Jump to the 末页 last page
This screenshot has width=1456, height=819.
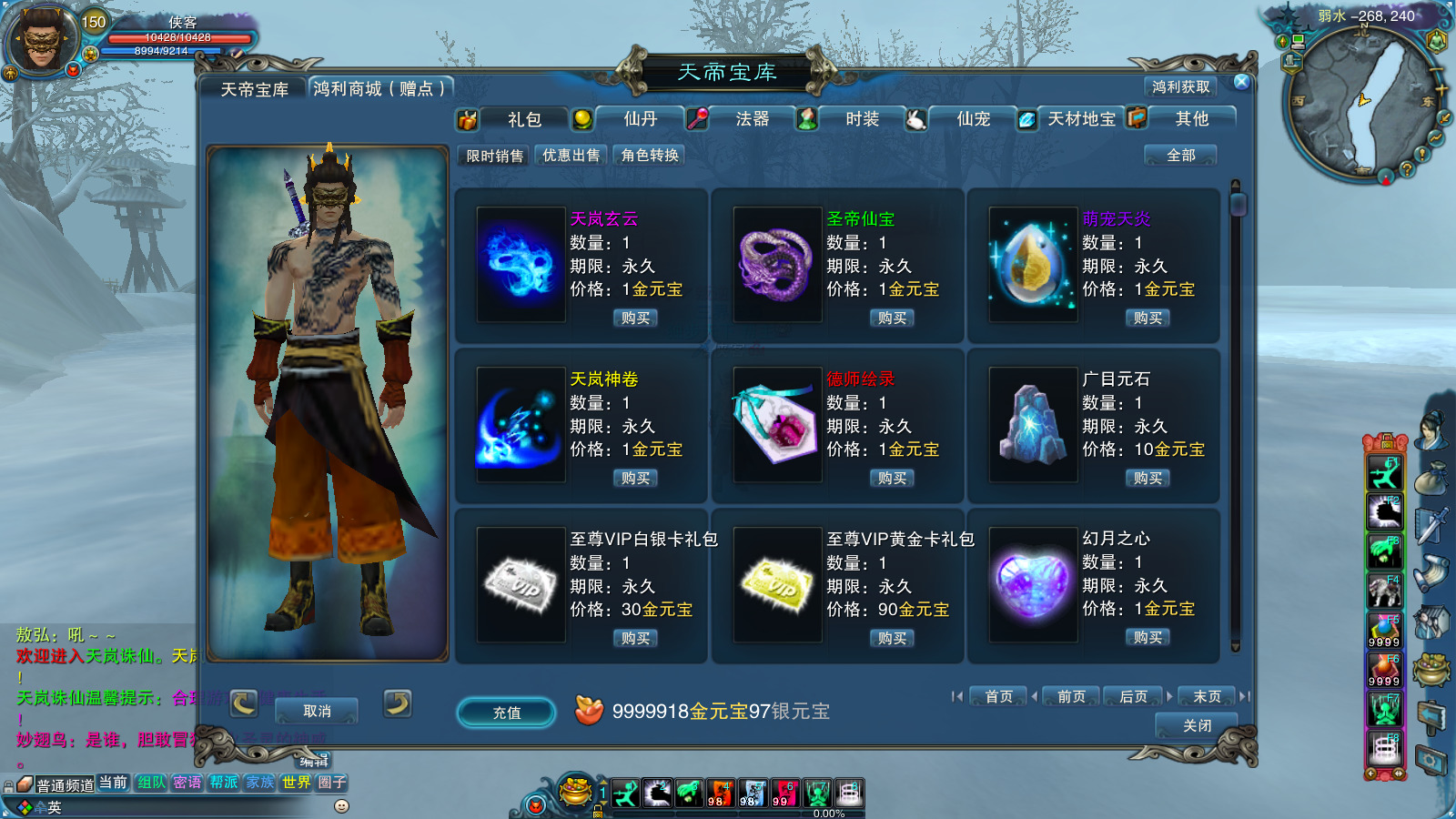(1207, 697)
